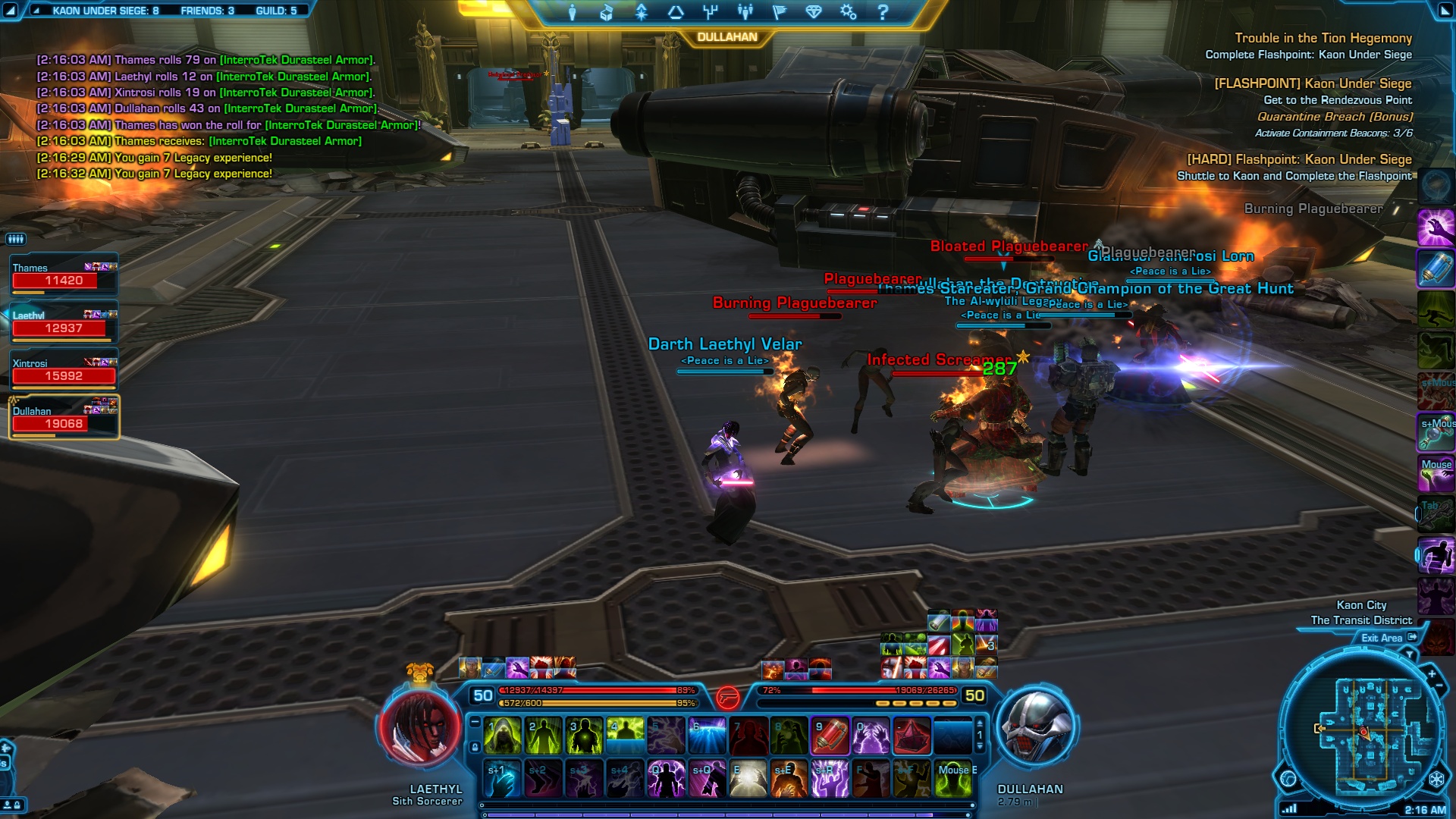The image size is (1456, 819).
Task: Cast the blue lightning storm ability in slot 6
Action: click(707, 736)
